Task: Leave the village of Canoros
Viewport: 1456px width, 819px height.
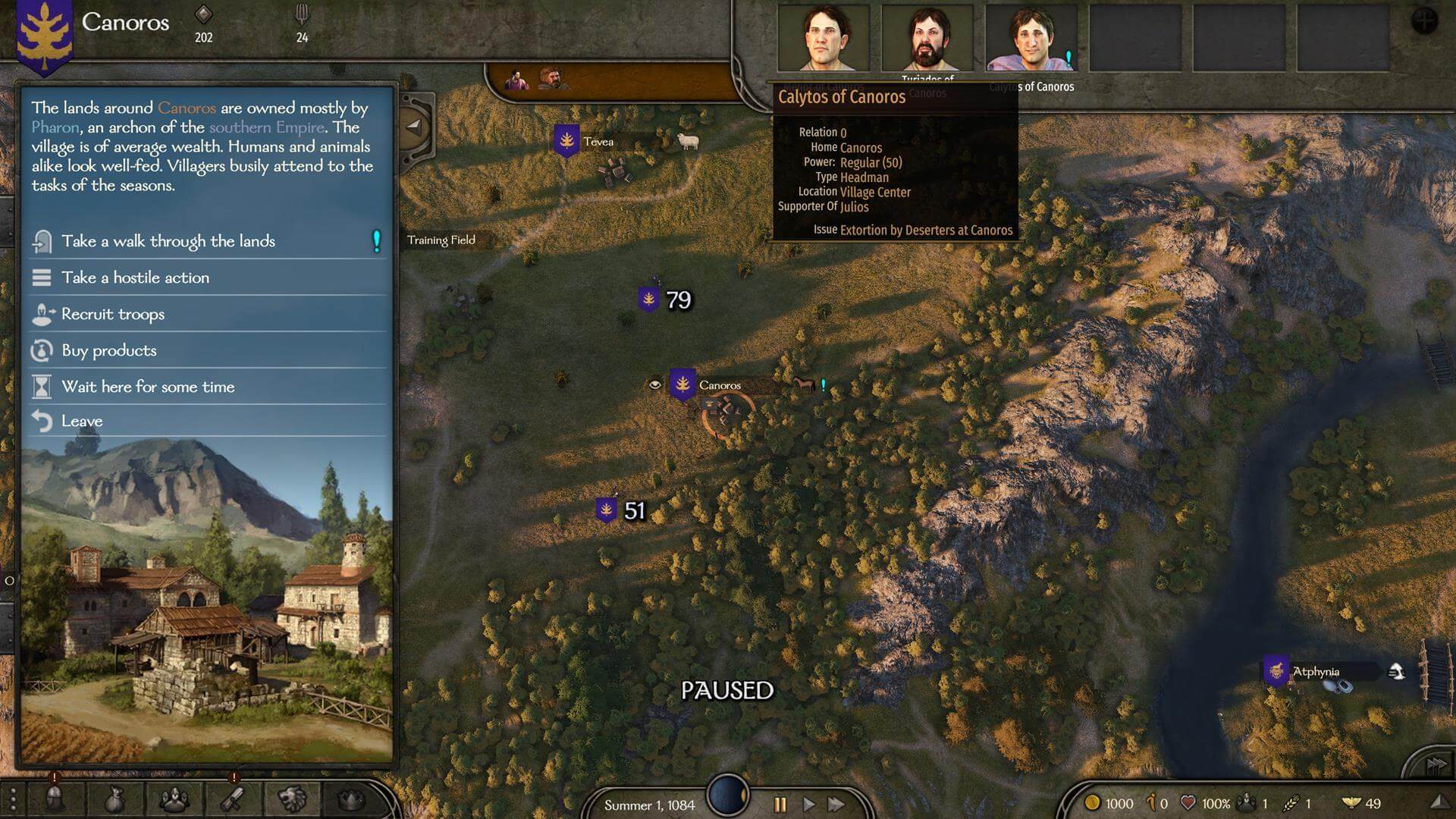Action: (x=82, y=421)
